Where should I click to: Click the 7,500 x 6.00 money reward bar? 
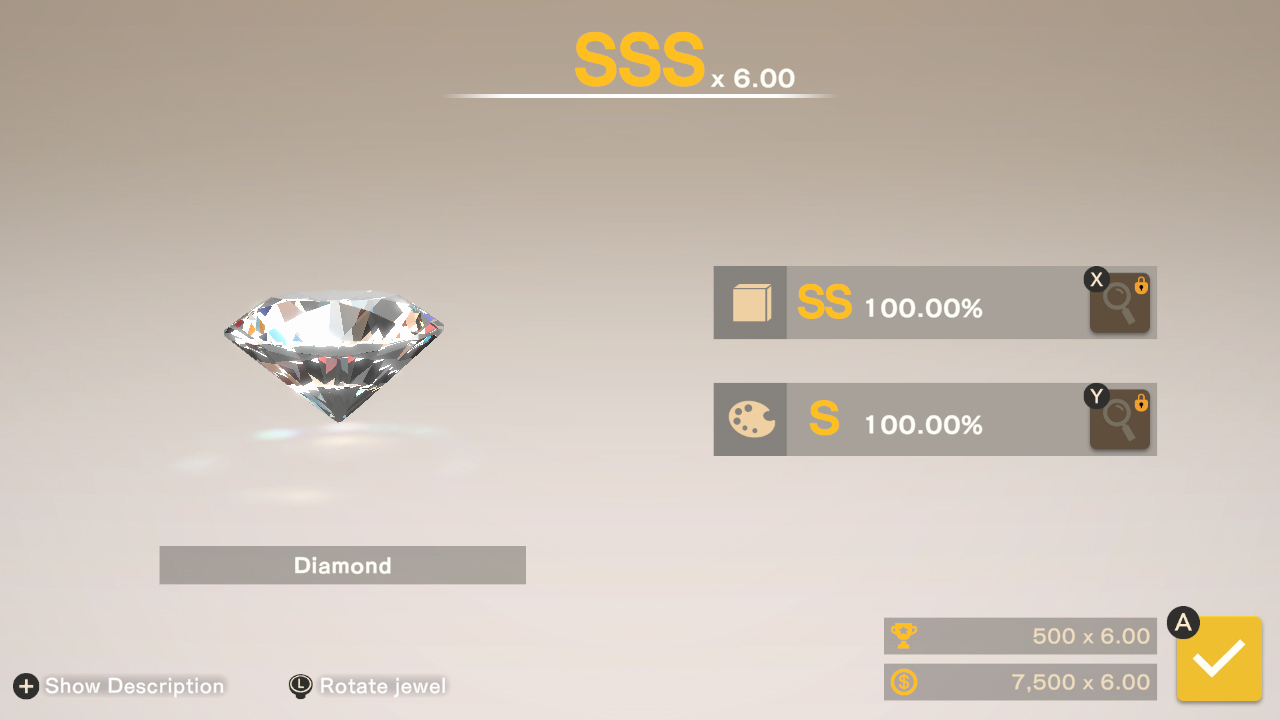click(x=1020, y=682)
